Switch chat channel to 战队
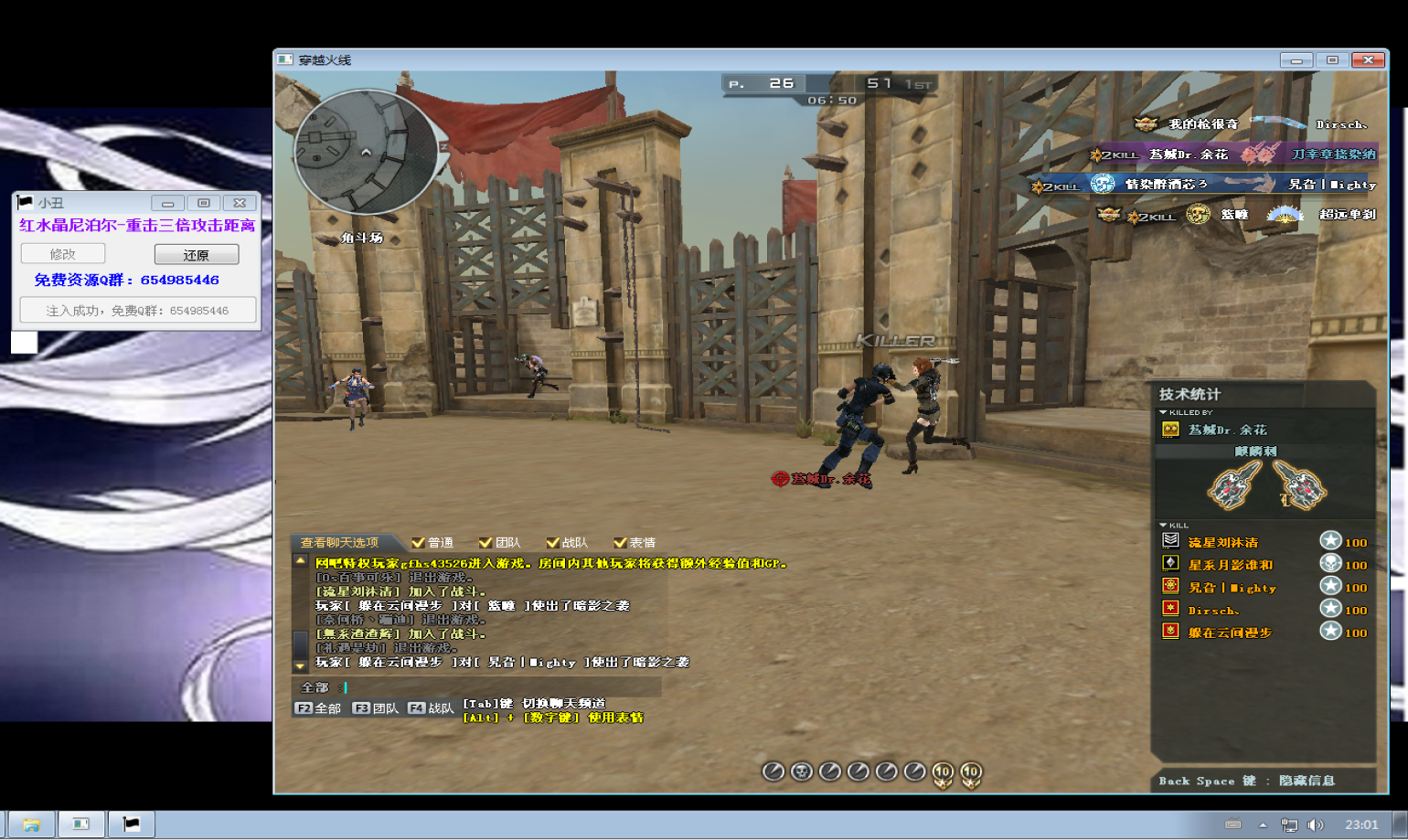This screenshot has width=1408, height=840. coord(431,708)
